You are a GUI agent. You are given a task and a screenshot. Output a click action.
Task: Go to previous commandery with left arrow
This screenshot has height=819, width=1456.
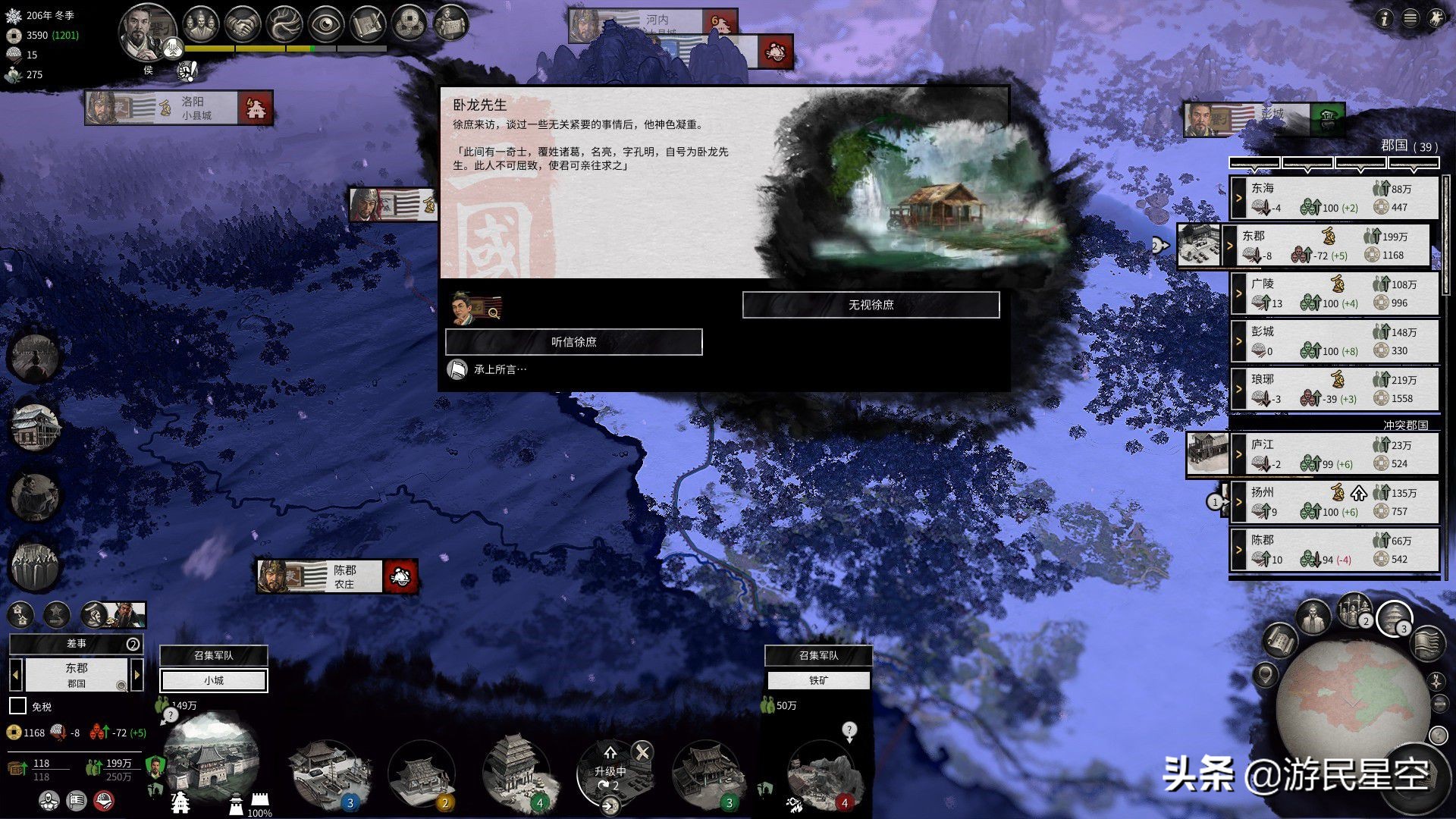click(x=15, y=674)
